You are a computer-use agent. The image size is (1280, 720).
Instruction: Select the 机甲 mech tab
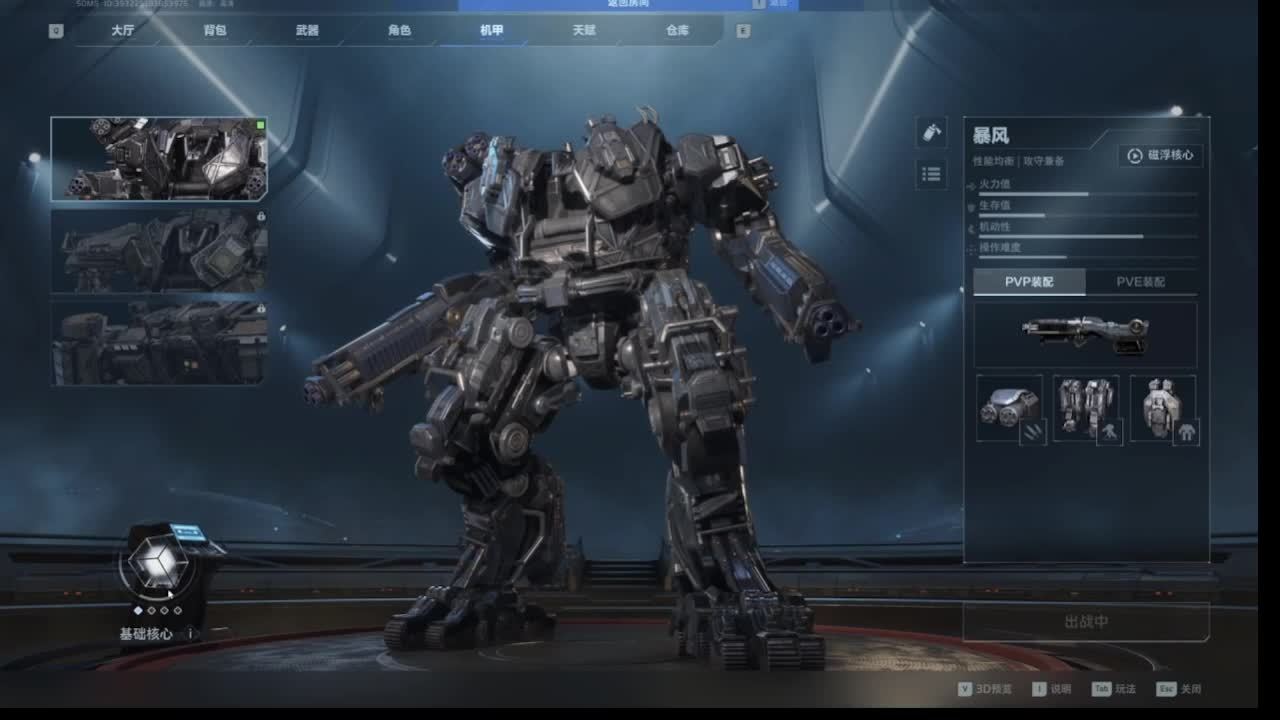point(491,31)
